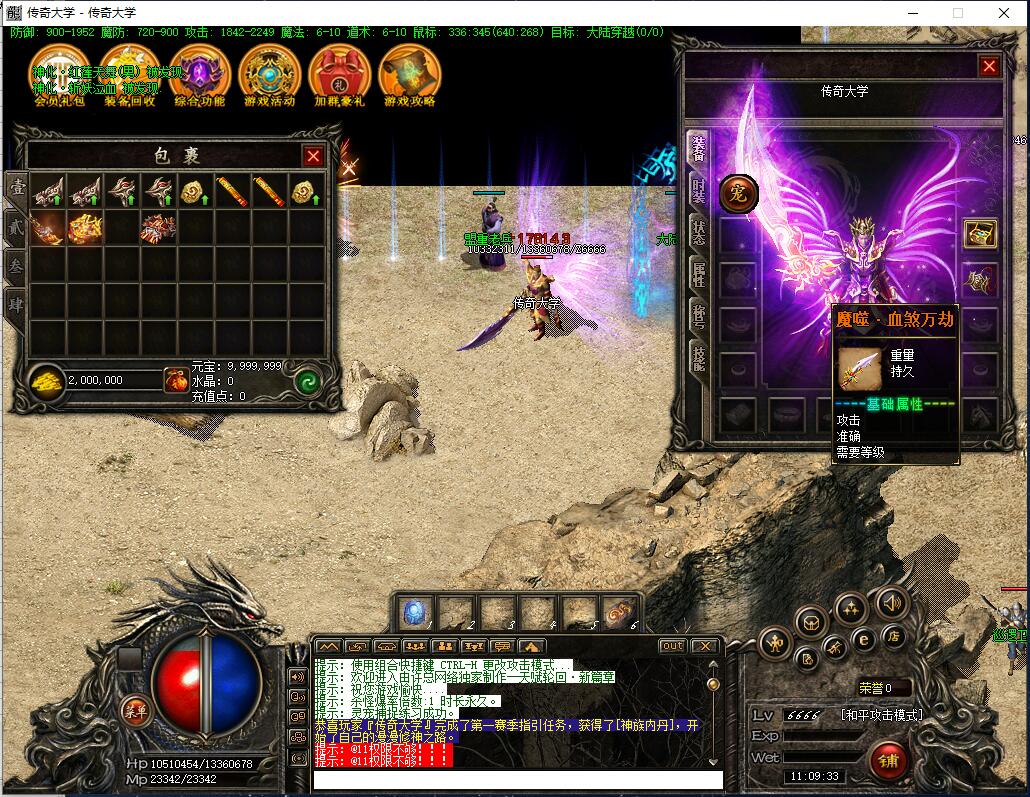Open the 会员礼包 member gift icon

60,74
